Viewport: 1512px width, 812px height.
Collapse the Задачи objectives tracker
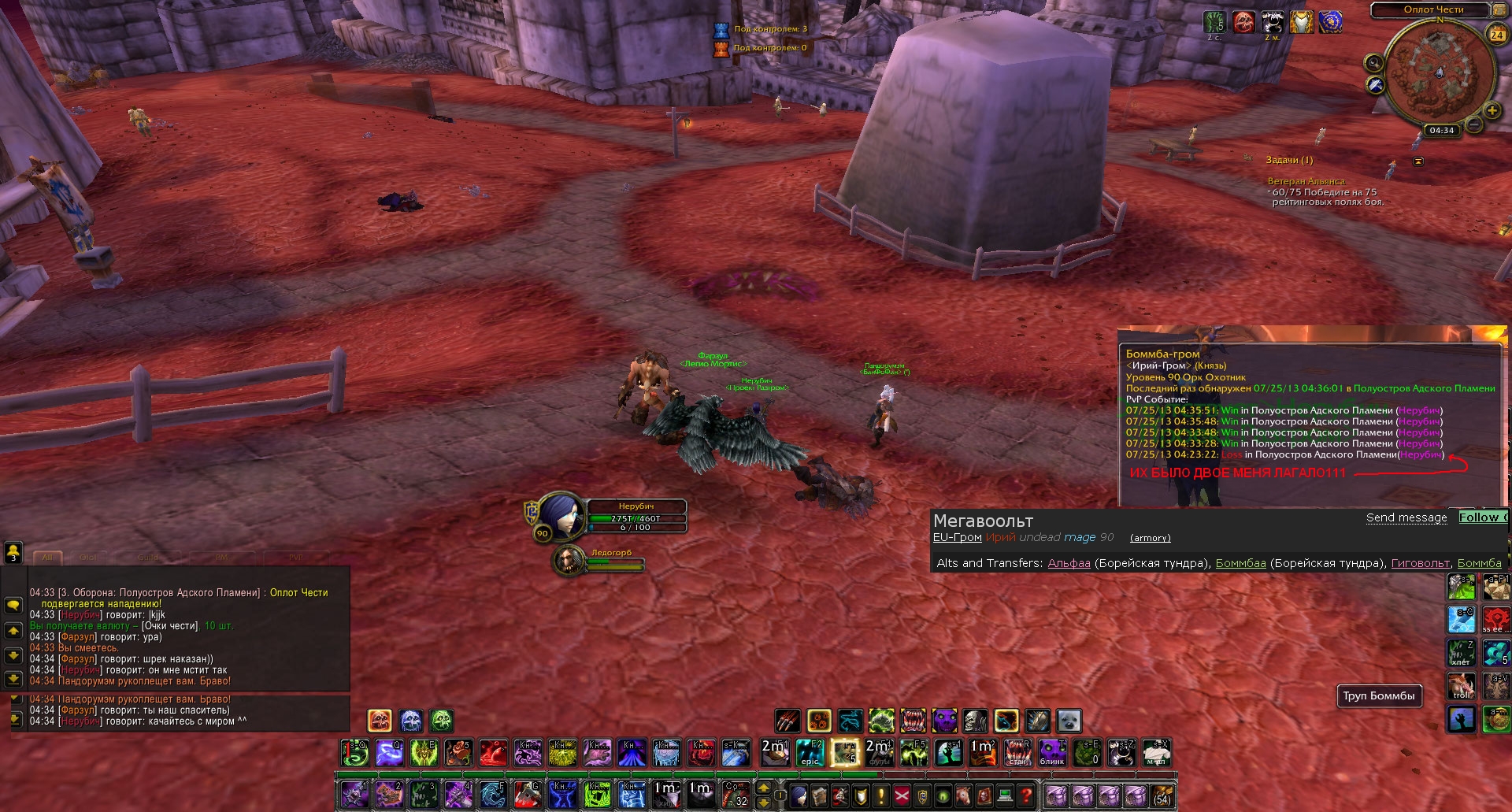[1418, 161]
